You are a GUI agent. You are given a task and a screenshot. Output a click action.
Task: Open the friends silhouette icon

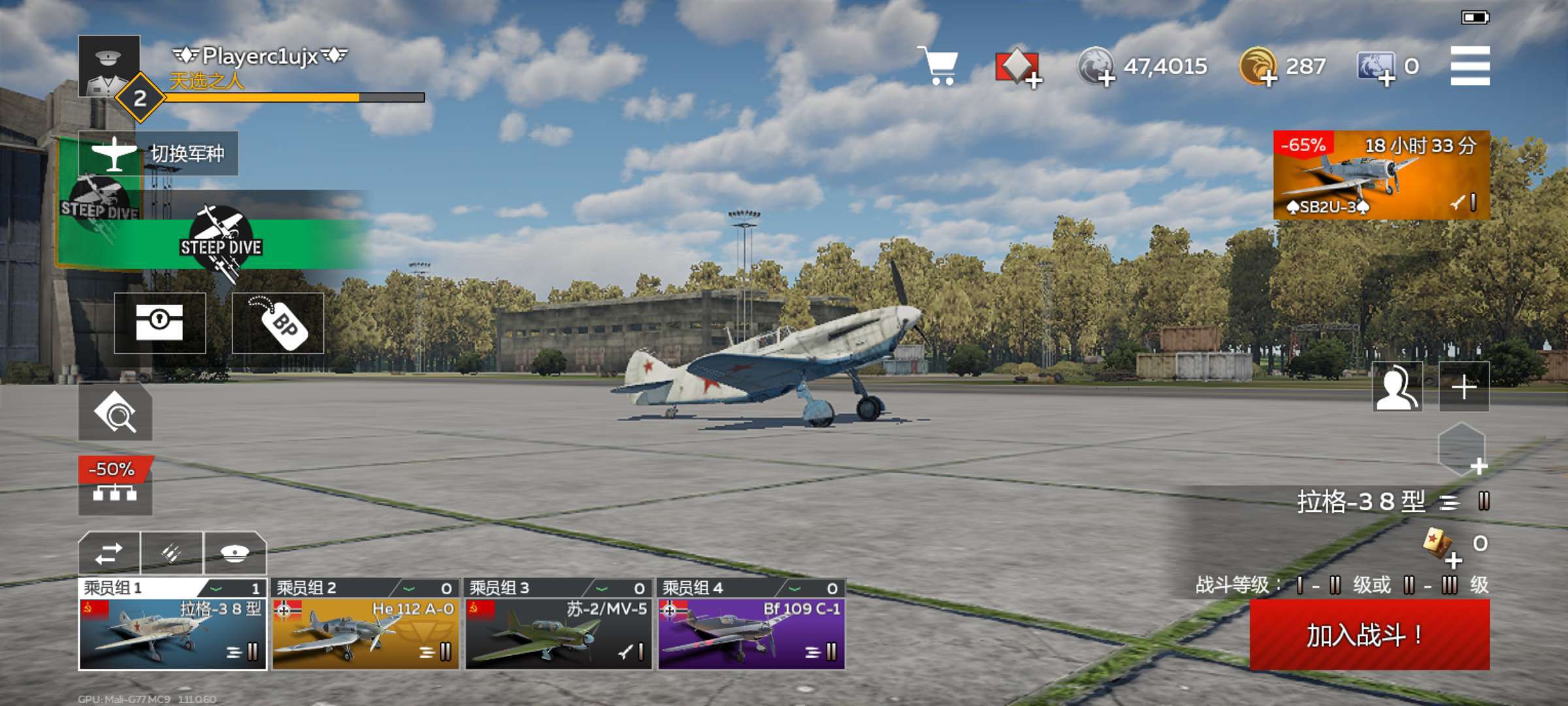click(x=1397, y=387)
